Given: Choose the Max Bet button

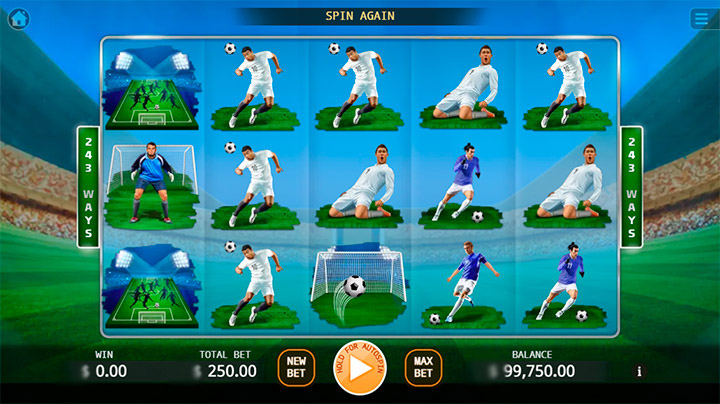Looking at the screenshot, I should click(423, 368).
